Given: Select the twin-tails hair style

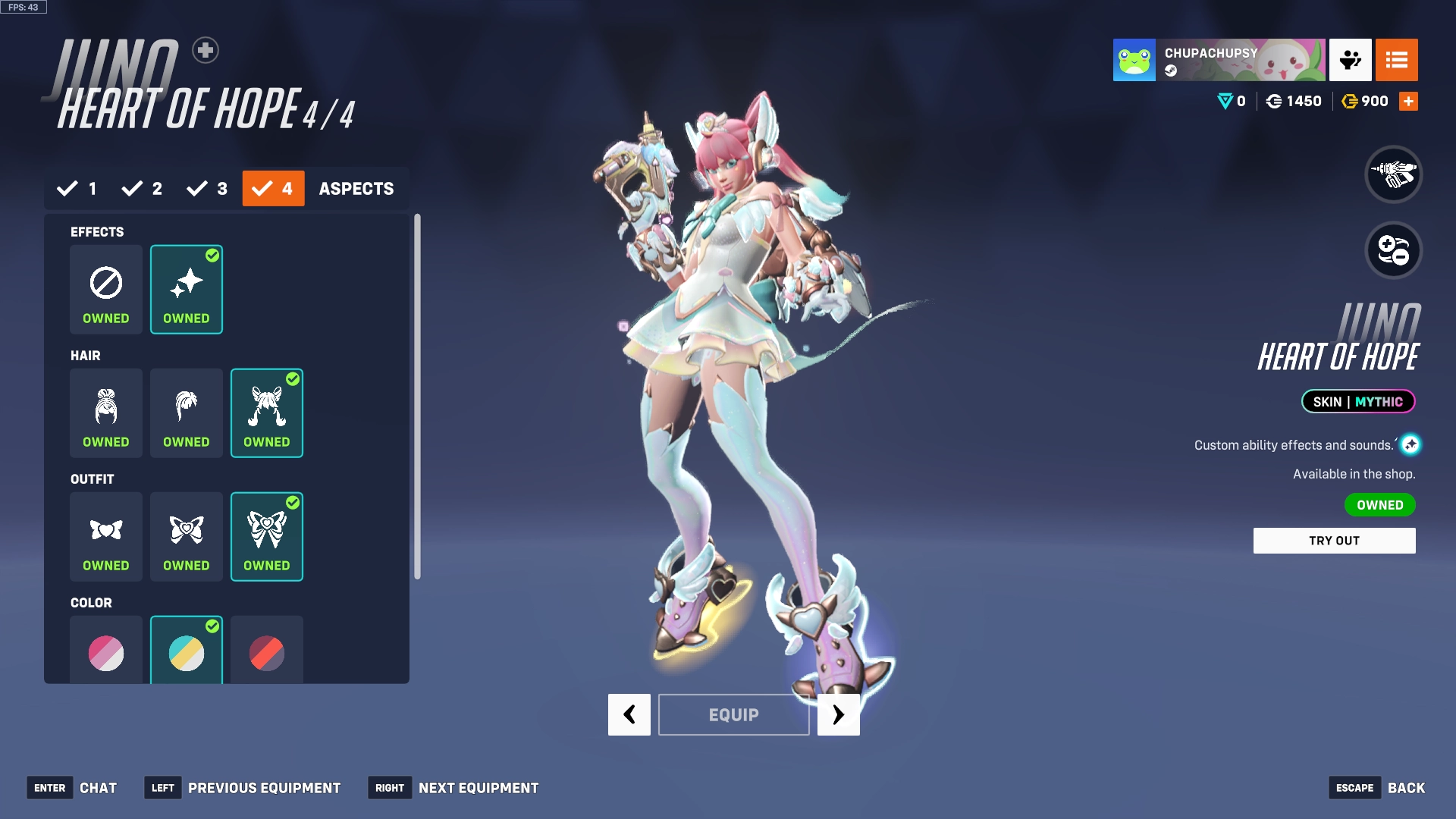Looking at the screenshot, I should 267,413.
